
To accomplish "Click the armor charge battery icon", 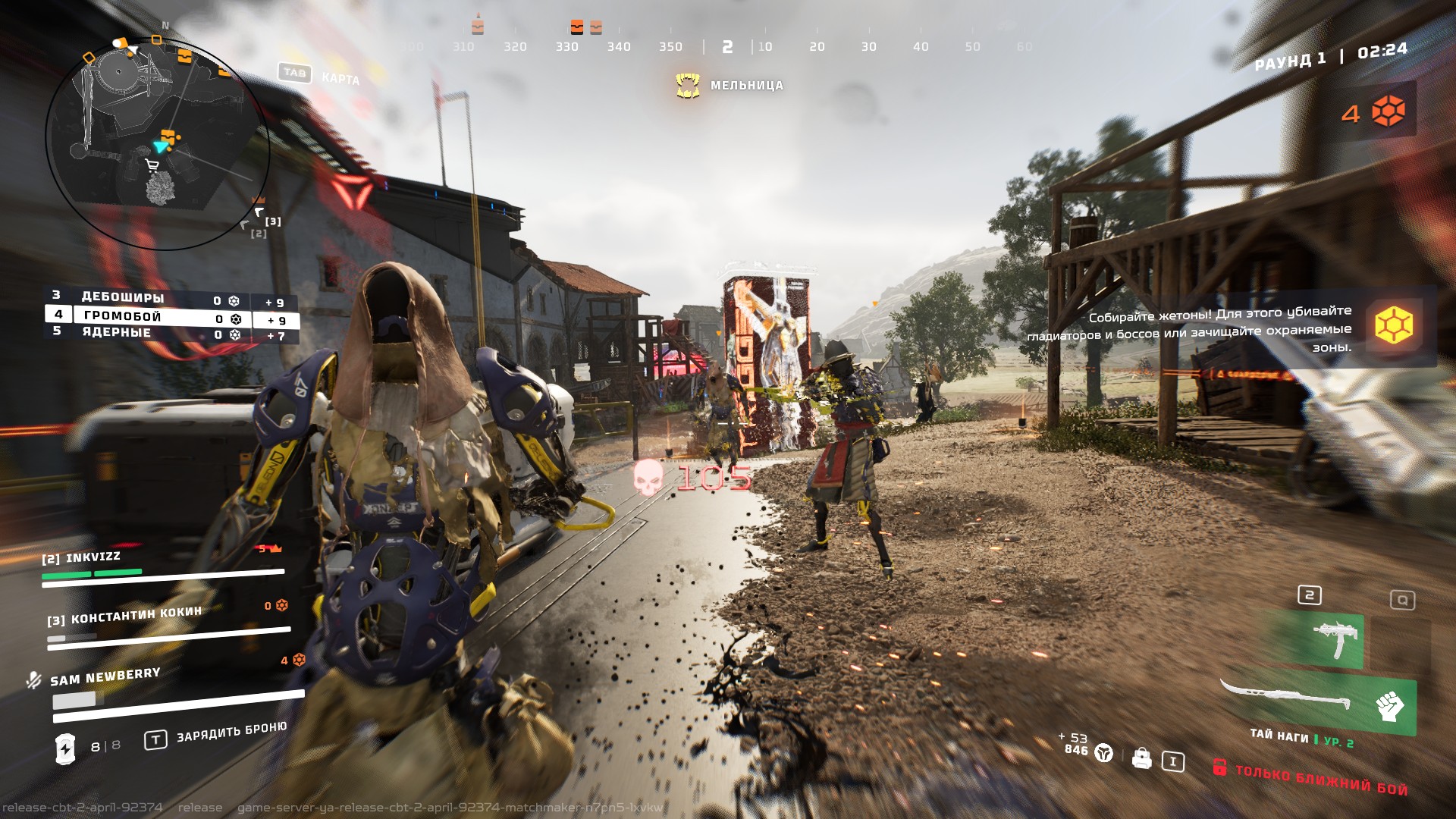I will point(66,748).
